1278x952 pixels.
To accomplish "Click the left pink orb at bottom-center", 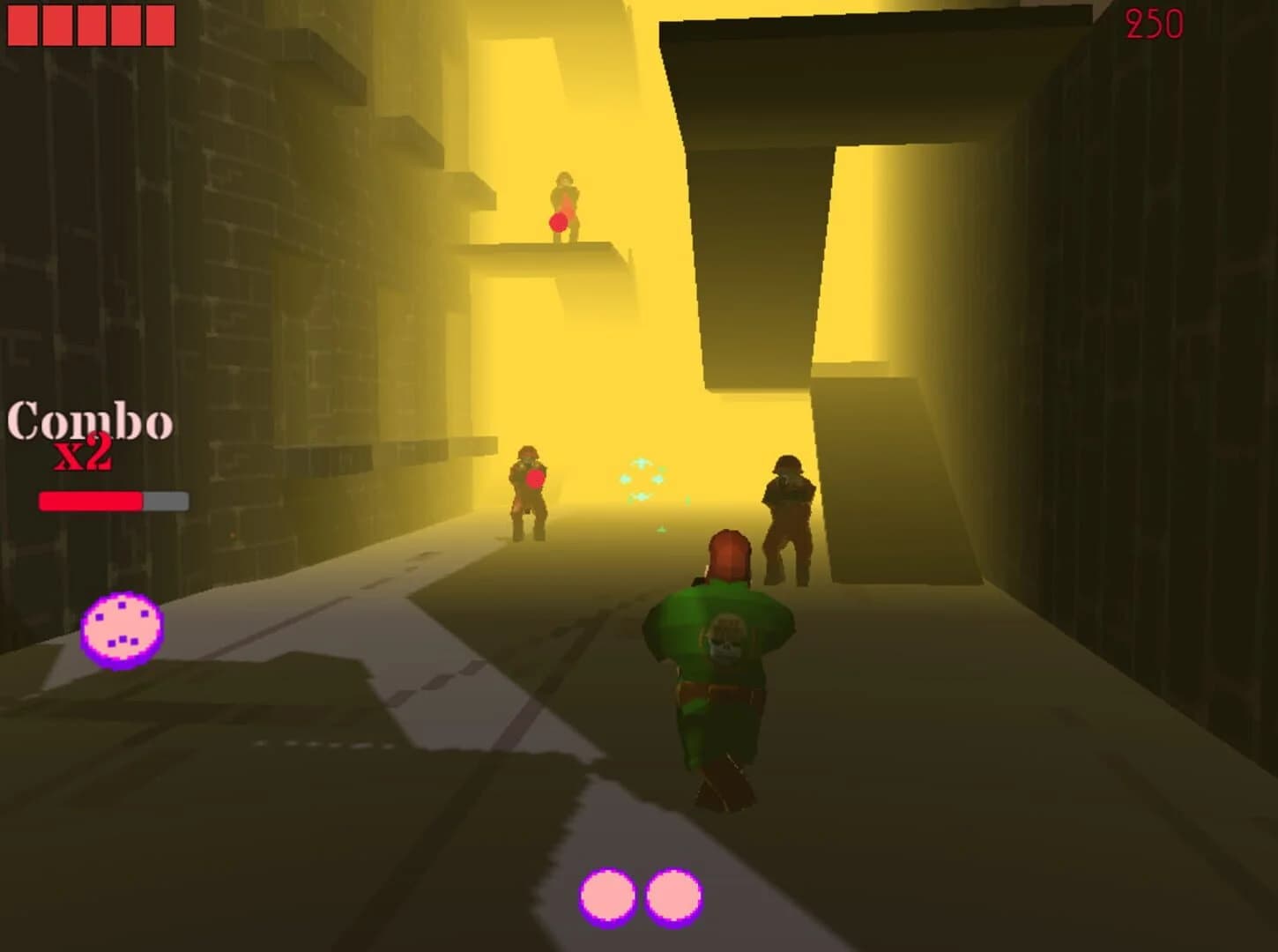I will click(x=606, y=895).
